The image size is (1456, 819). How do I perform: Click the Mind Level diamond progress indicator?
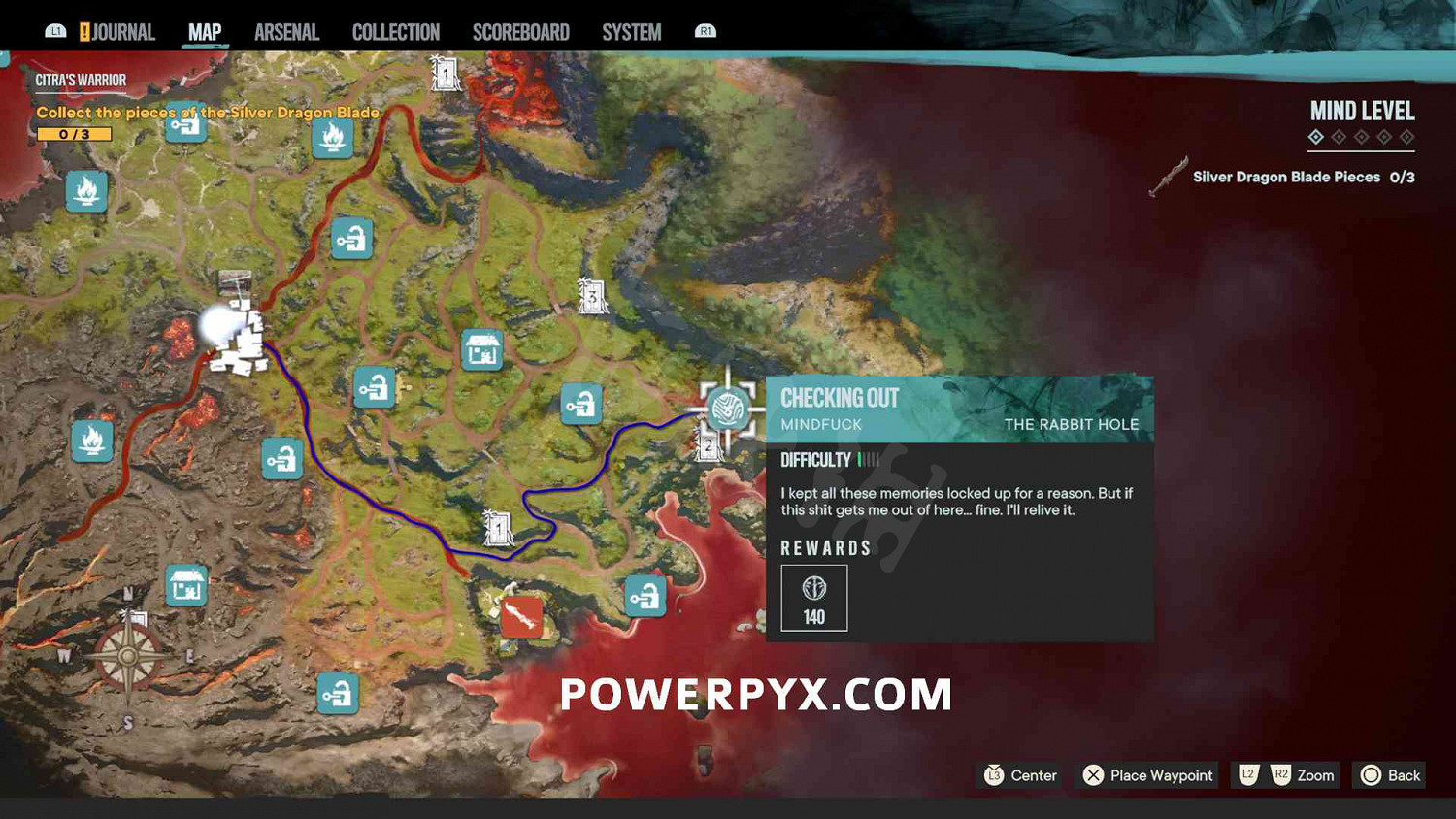(1361, 138)
